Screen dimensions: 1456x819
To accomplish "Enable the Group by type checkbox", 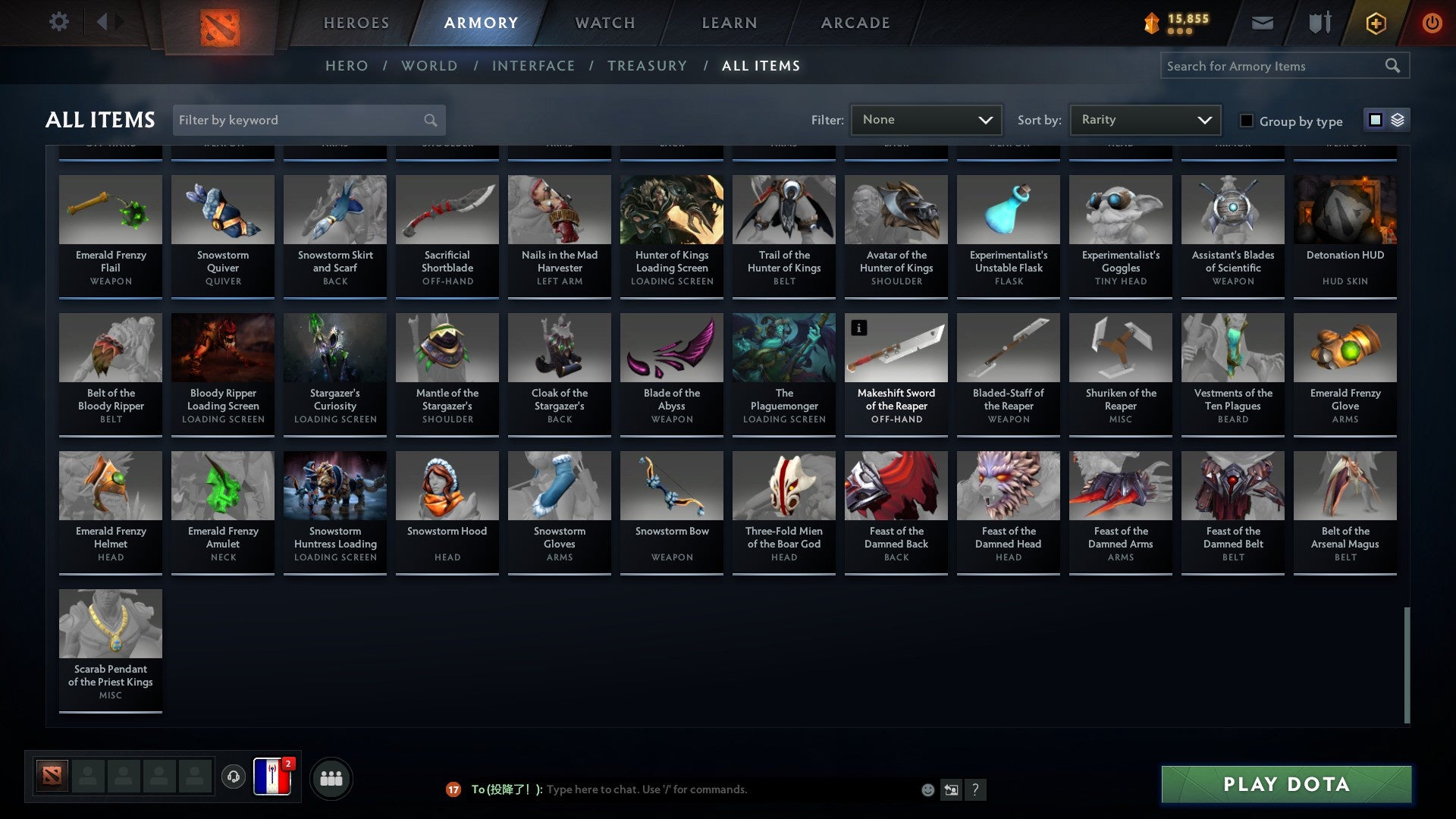I will tap(1246, 121).
